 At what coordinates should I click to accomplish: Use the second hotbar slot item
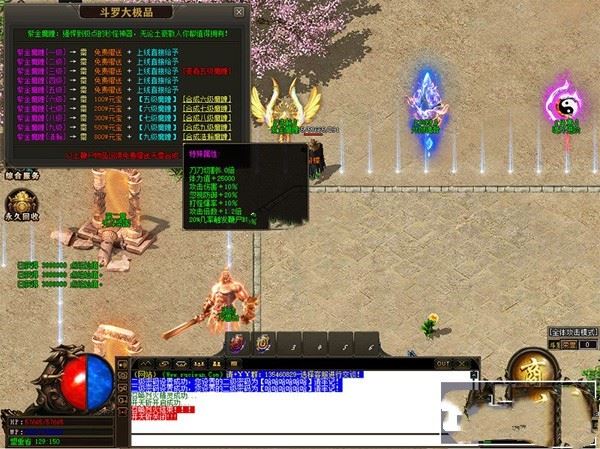pos(262,342)
